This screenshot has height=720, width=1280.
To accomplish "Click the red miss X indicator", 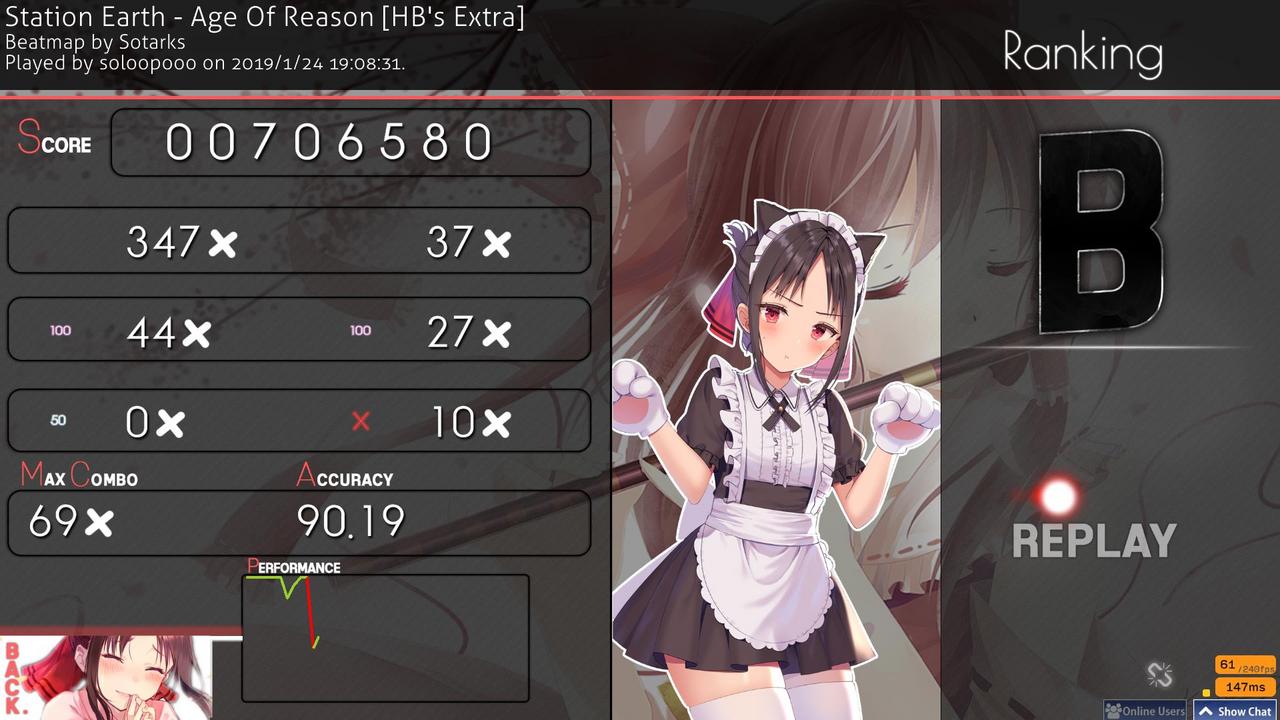I will click(x=361, y=422).
